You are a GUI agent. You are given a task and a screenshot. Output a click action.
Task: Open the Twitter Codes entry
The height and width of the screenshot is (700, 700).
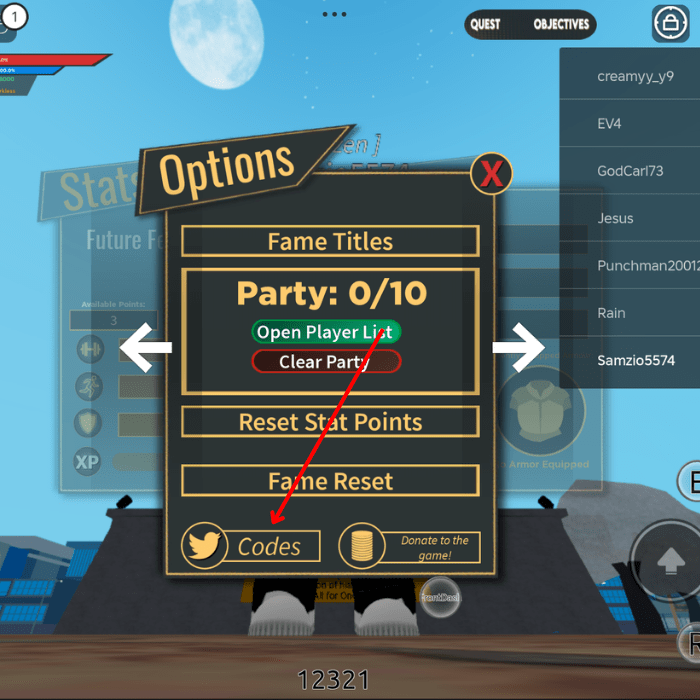(x=252, y=546)
